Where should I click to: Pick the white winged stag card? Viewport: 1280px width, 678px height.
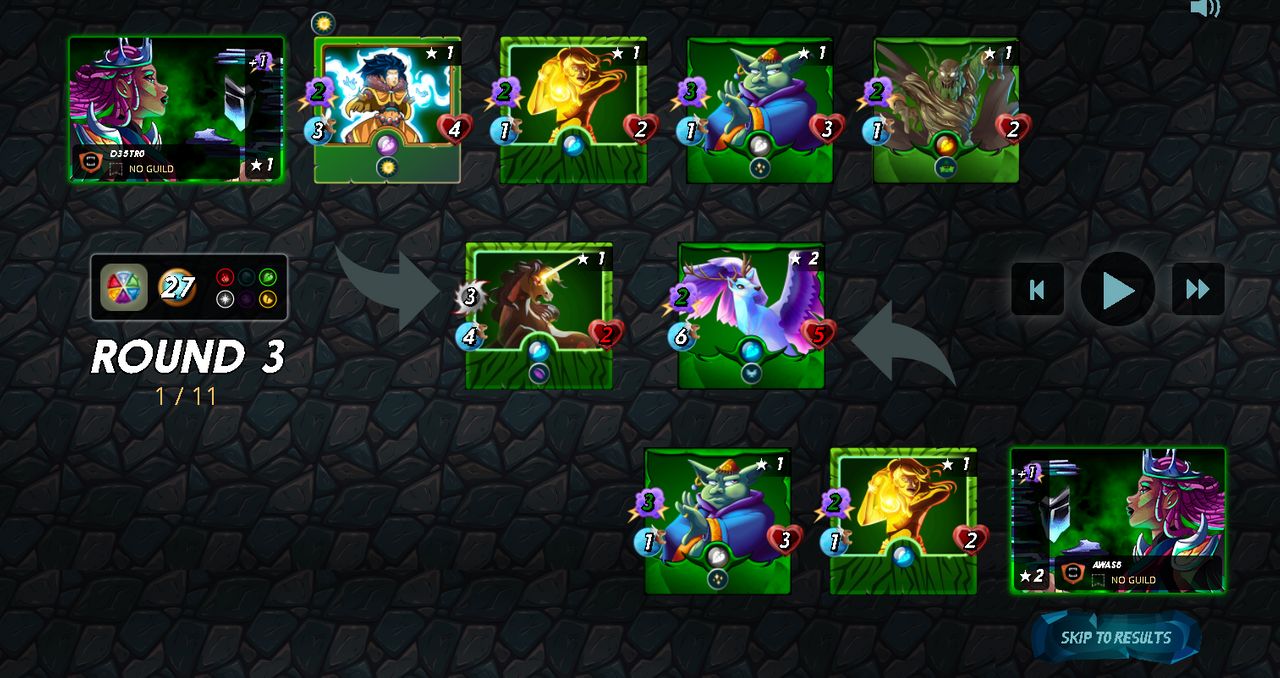751,315
